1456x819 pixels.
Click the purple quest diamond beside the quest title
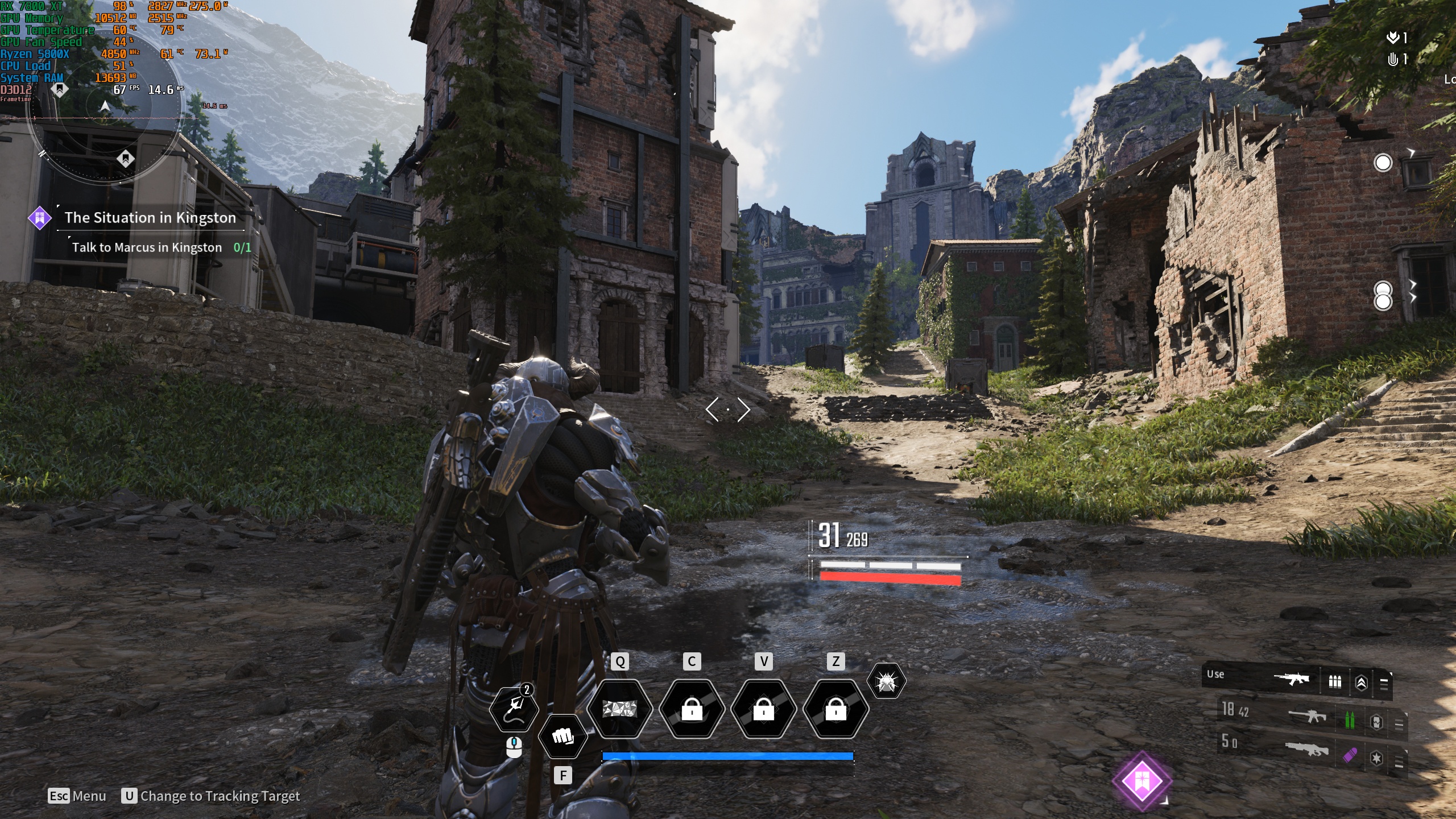tap(40, 218)
